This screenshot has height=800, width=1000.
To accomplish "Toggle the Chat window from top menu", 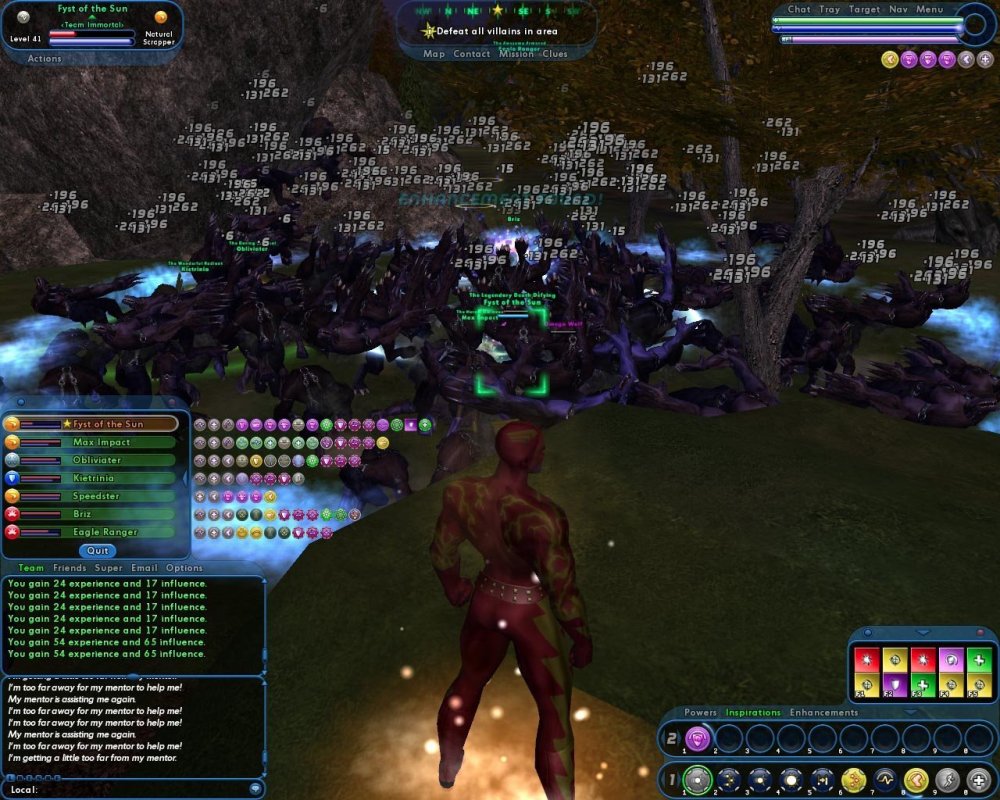I will (799, 9).
